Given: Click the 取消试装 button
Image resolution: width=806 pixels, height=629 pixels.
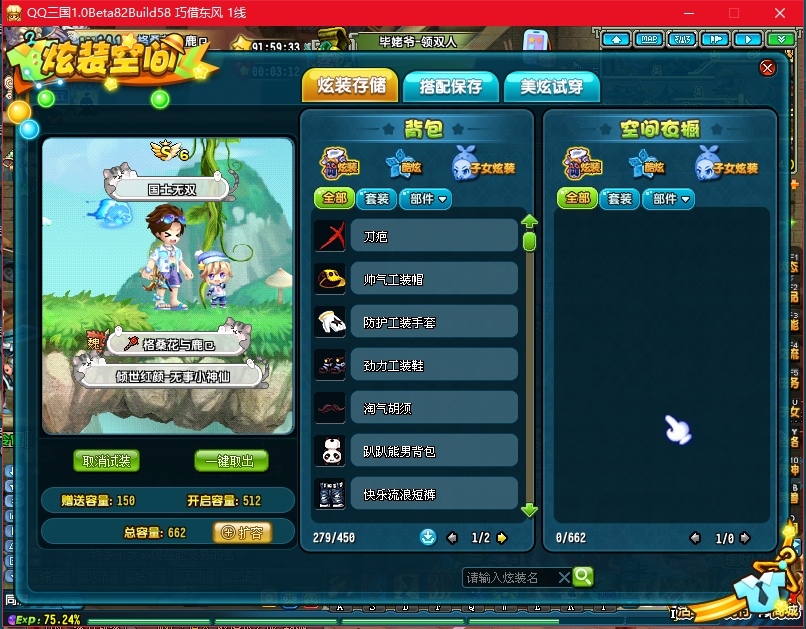Looking at the screenshot, I should point(106,461).
